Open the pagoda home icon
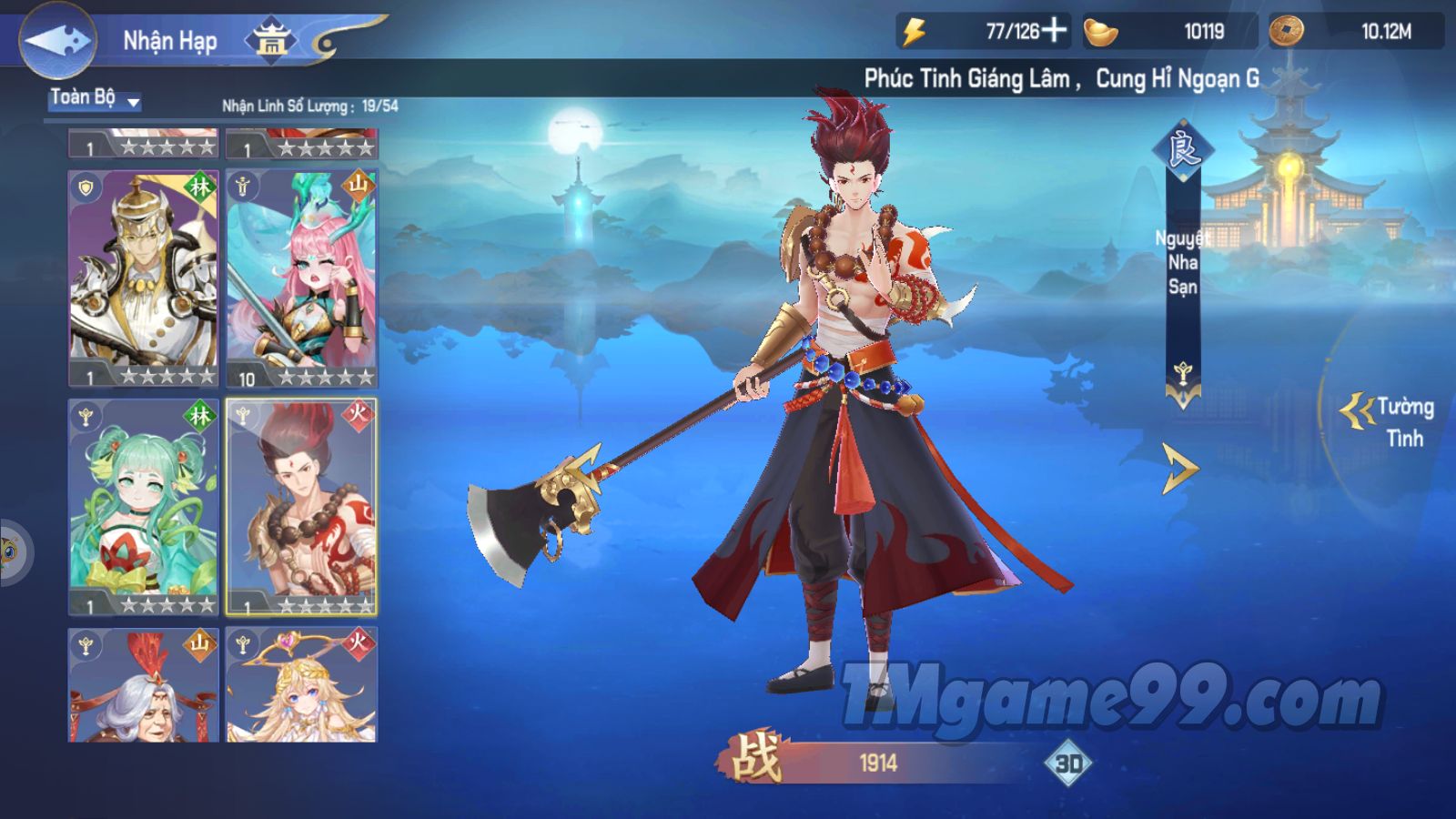The width and height of the screenshot is (1456, 819). [x=271, y=40]
